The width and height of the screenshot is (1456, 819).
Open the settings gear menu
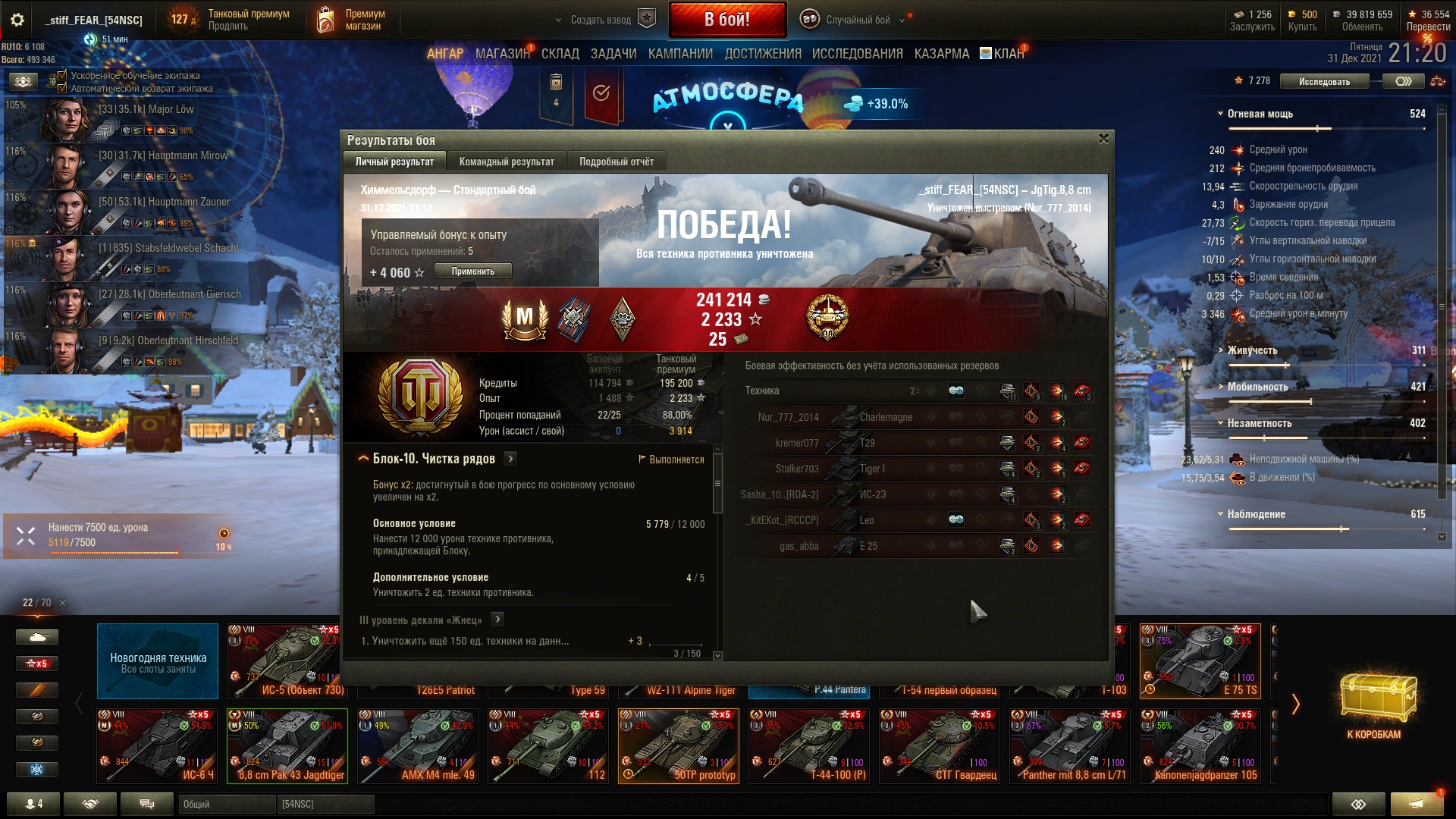coord(17,20)
